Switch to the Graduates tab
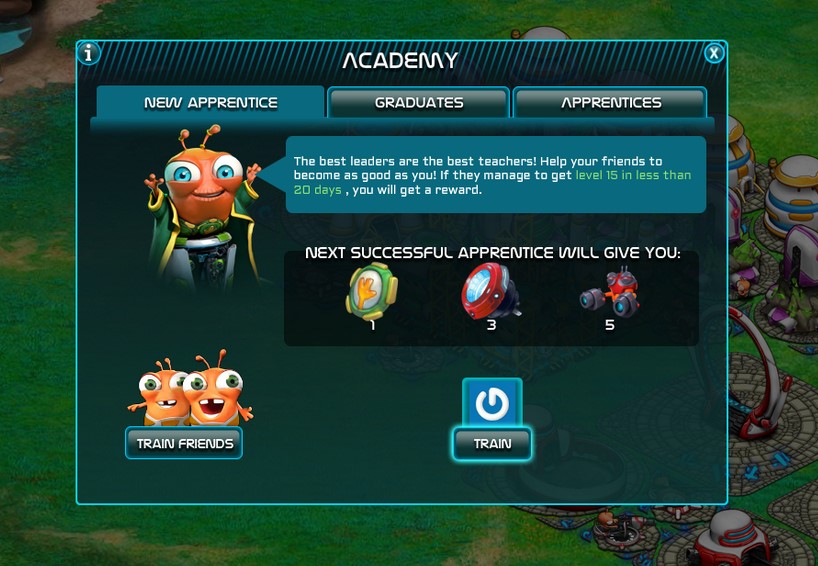The width and height of the screenshot is (818, 566). point(419,102)
